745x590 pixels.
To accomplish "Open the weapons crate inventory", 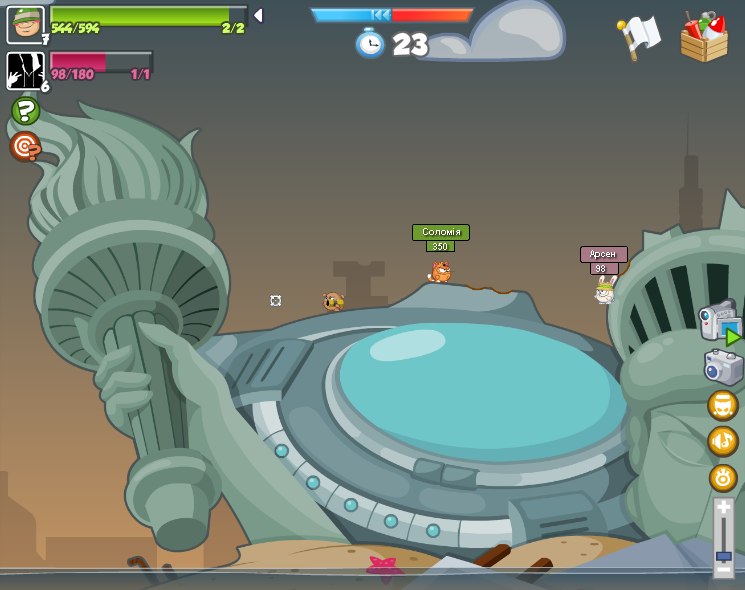I will (704, 37).
